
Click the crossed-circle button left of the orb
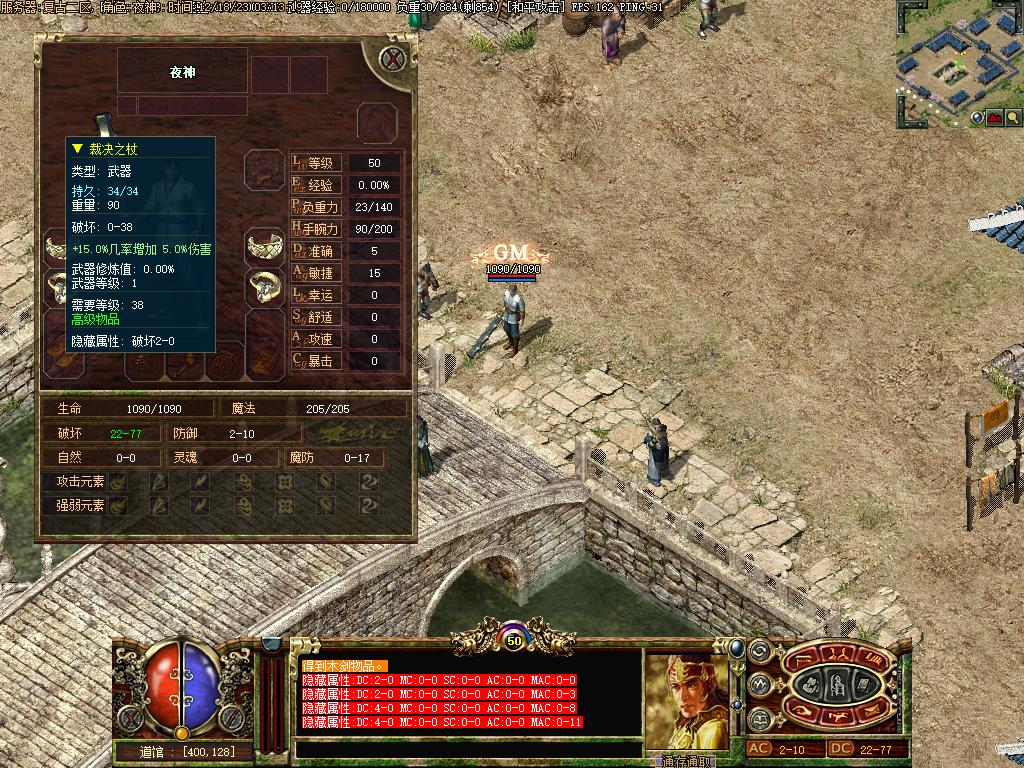tap(130, 718)
